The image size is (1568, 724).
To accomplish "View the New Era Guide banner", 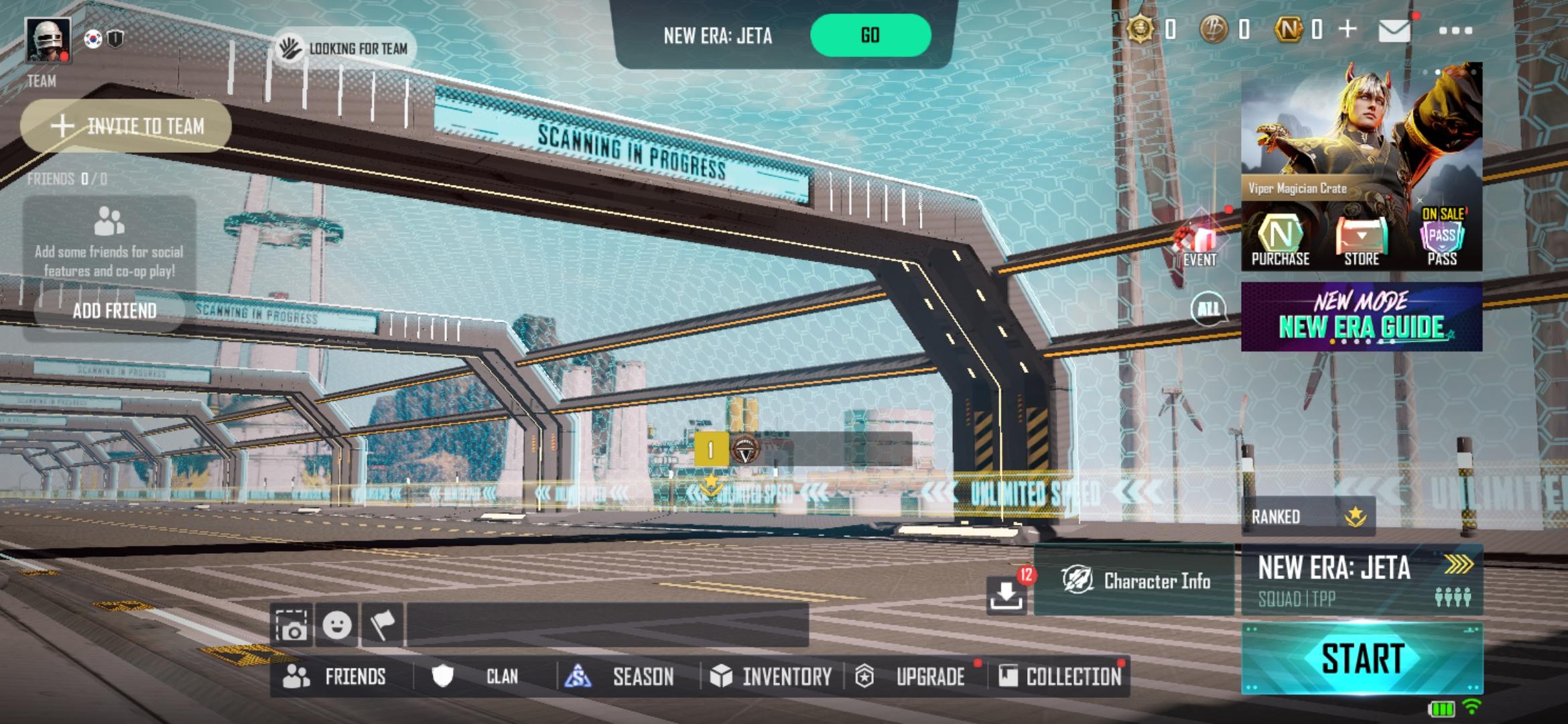I will click(1361, 317).
